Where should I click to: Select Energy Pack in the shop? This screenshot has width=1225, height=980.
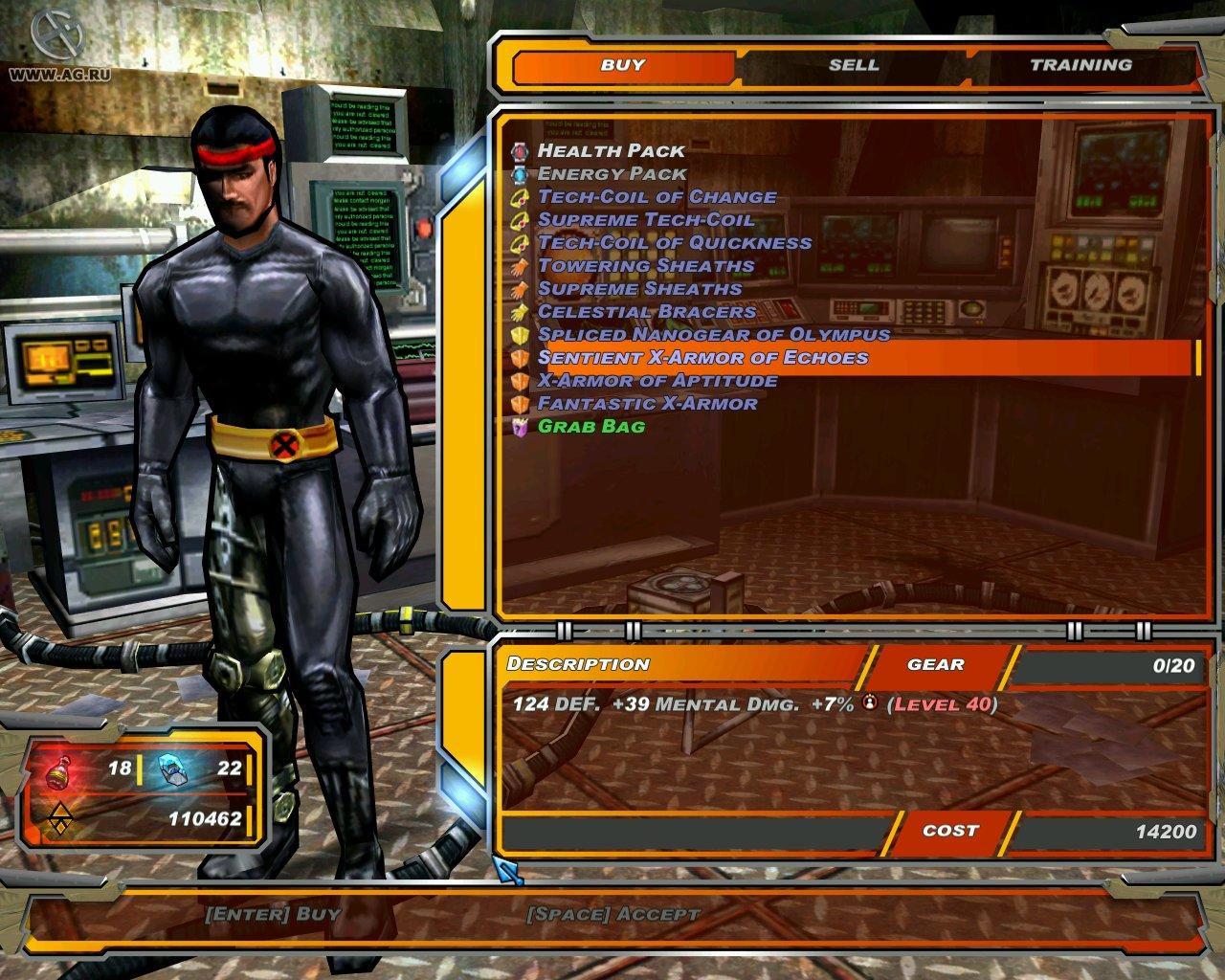612,173
